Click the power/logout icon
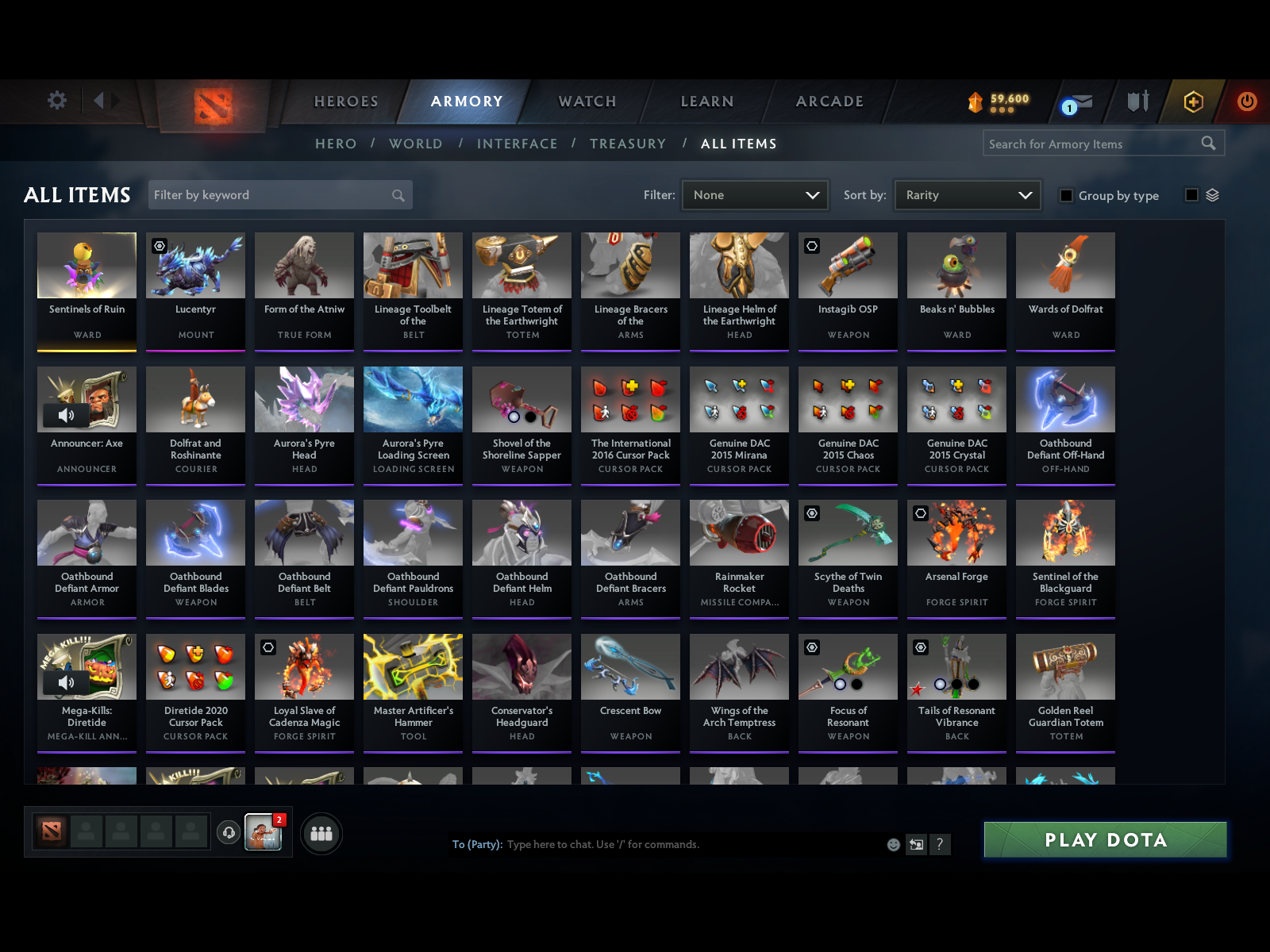Viewport: 1270px width, 952px height. click(1245, 102)
